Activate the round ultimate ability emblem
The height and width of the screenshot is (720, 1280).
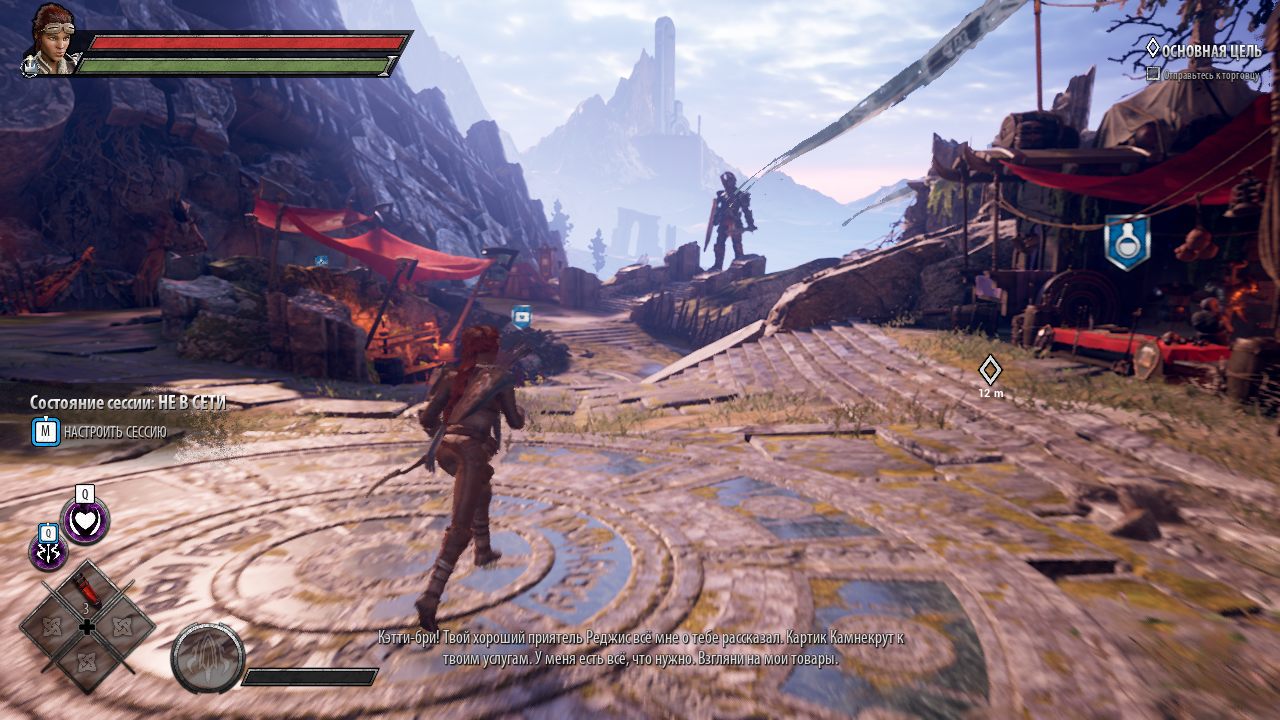pyautogui.click(x=208, y=658)
